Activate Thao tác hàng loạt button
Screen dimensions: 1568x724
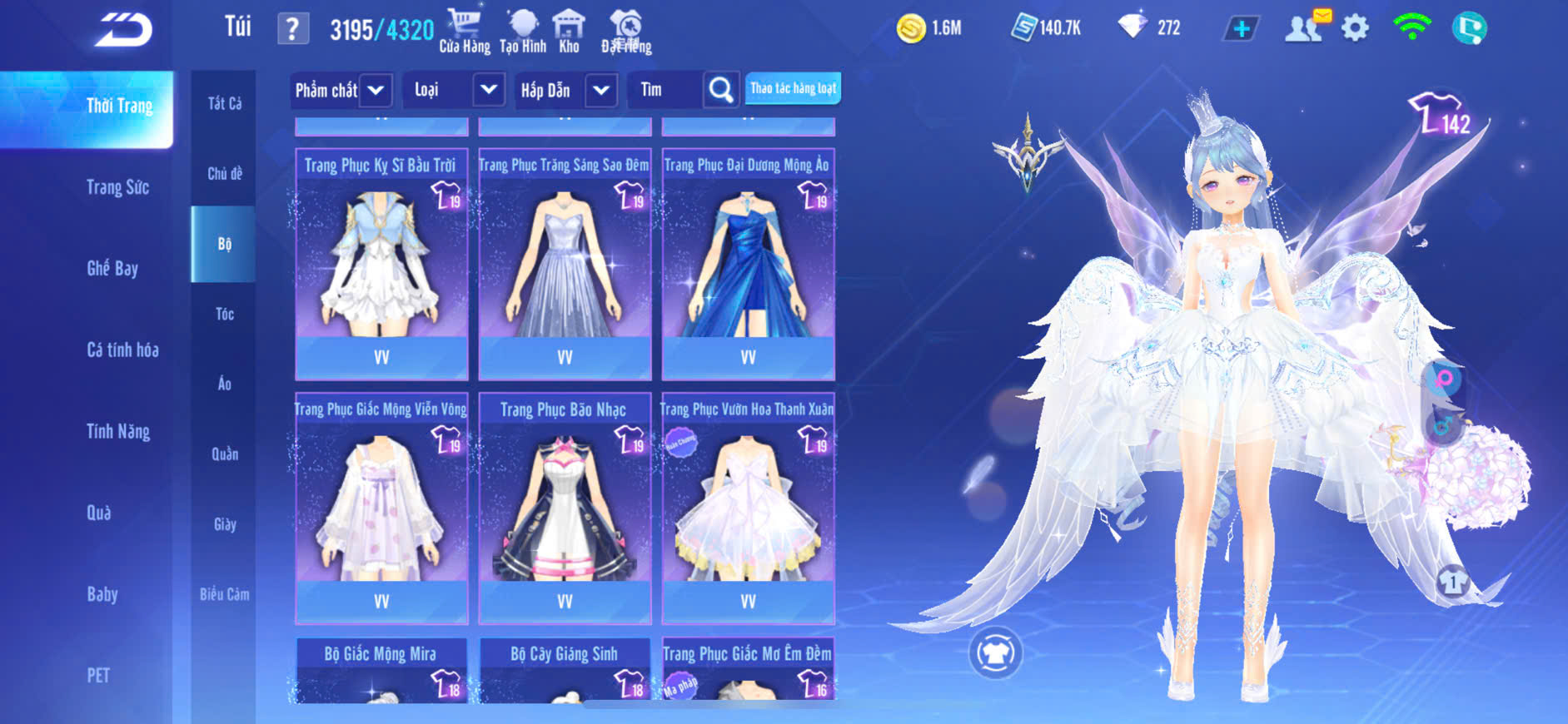click(x=793, y=88)
